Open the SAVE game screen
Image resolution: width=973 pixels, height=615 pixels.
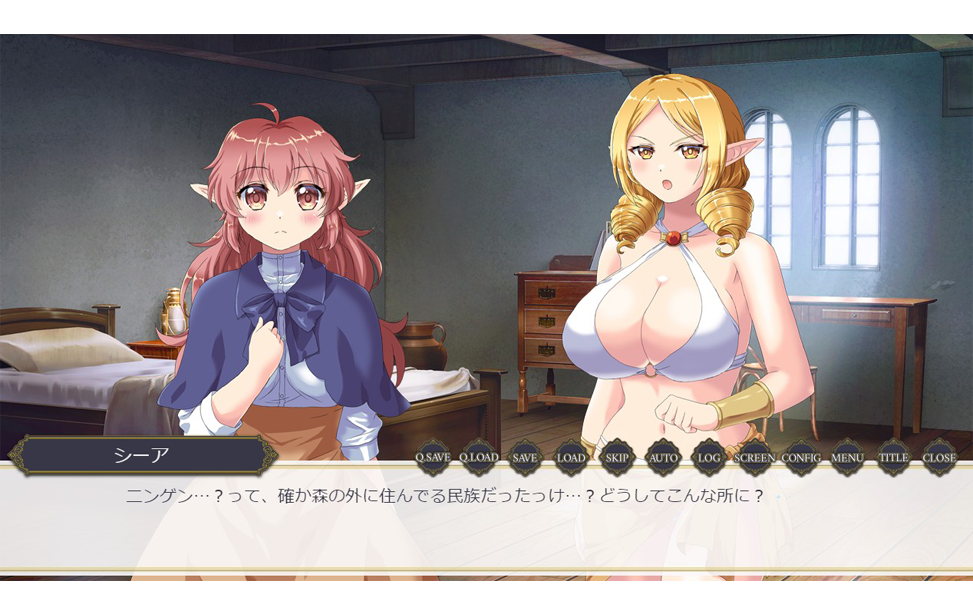[x=525, y=458]
